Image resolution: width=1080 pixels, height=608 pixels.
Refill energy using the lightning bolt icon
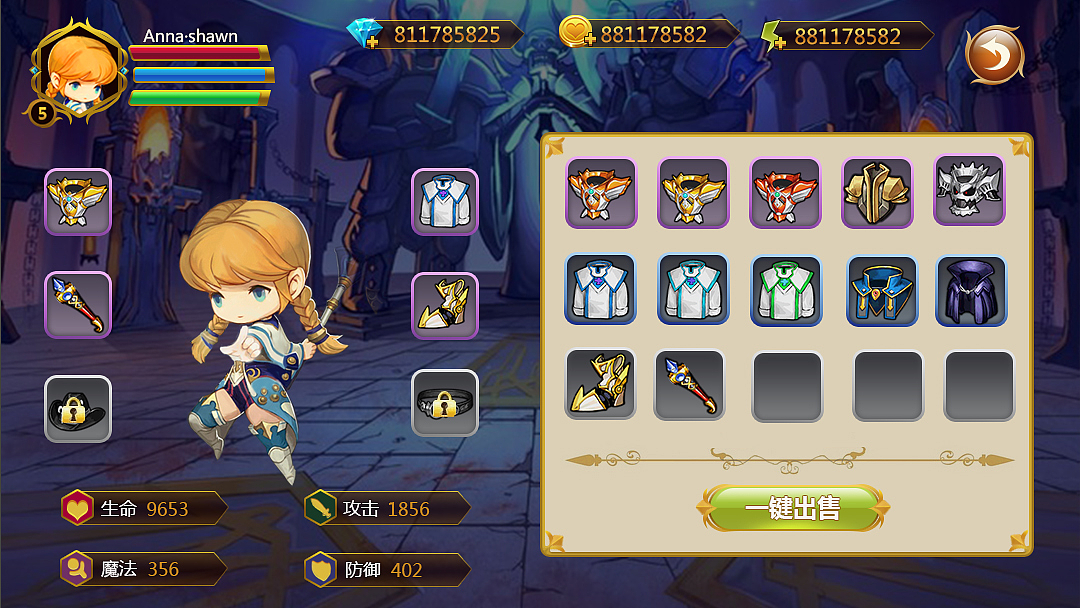pyautogui.click(x=773, y=36)
